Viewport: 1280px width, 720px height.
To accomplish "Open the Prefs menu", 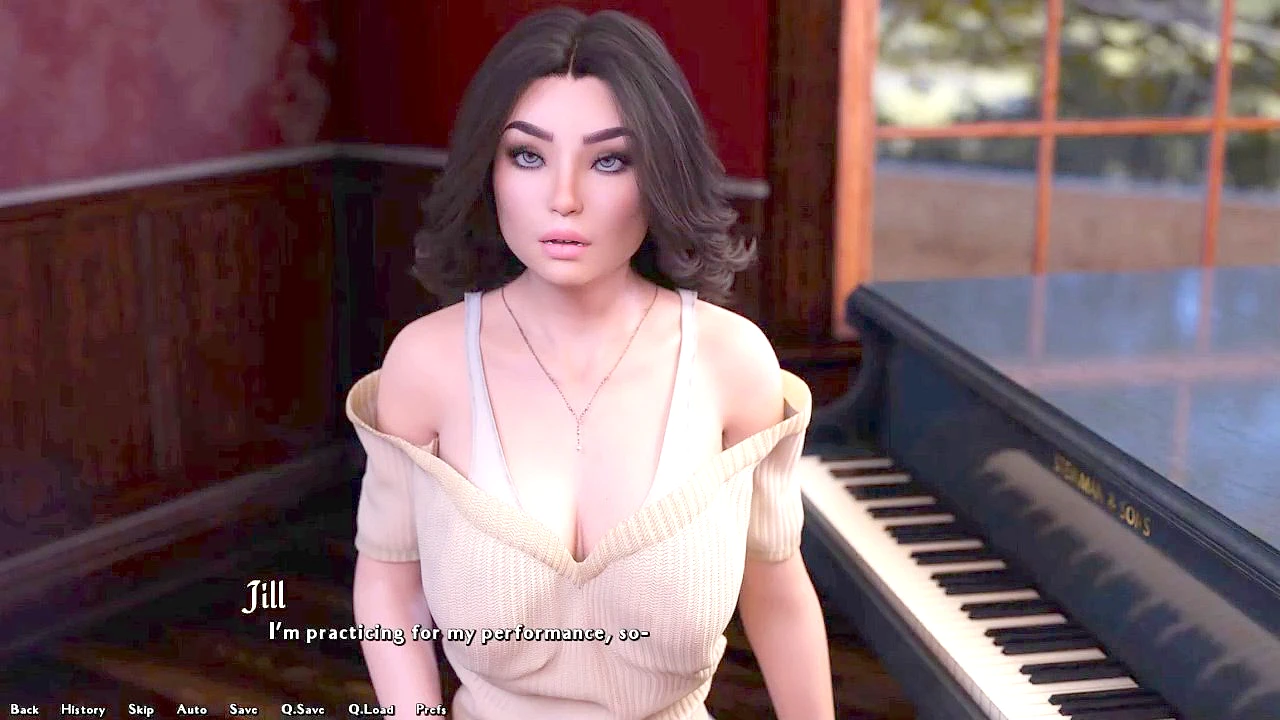I will click(x=431, y=709).
